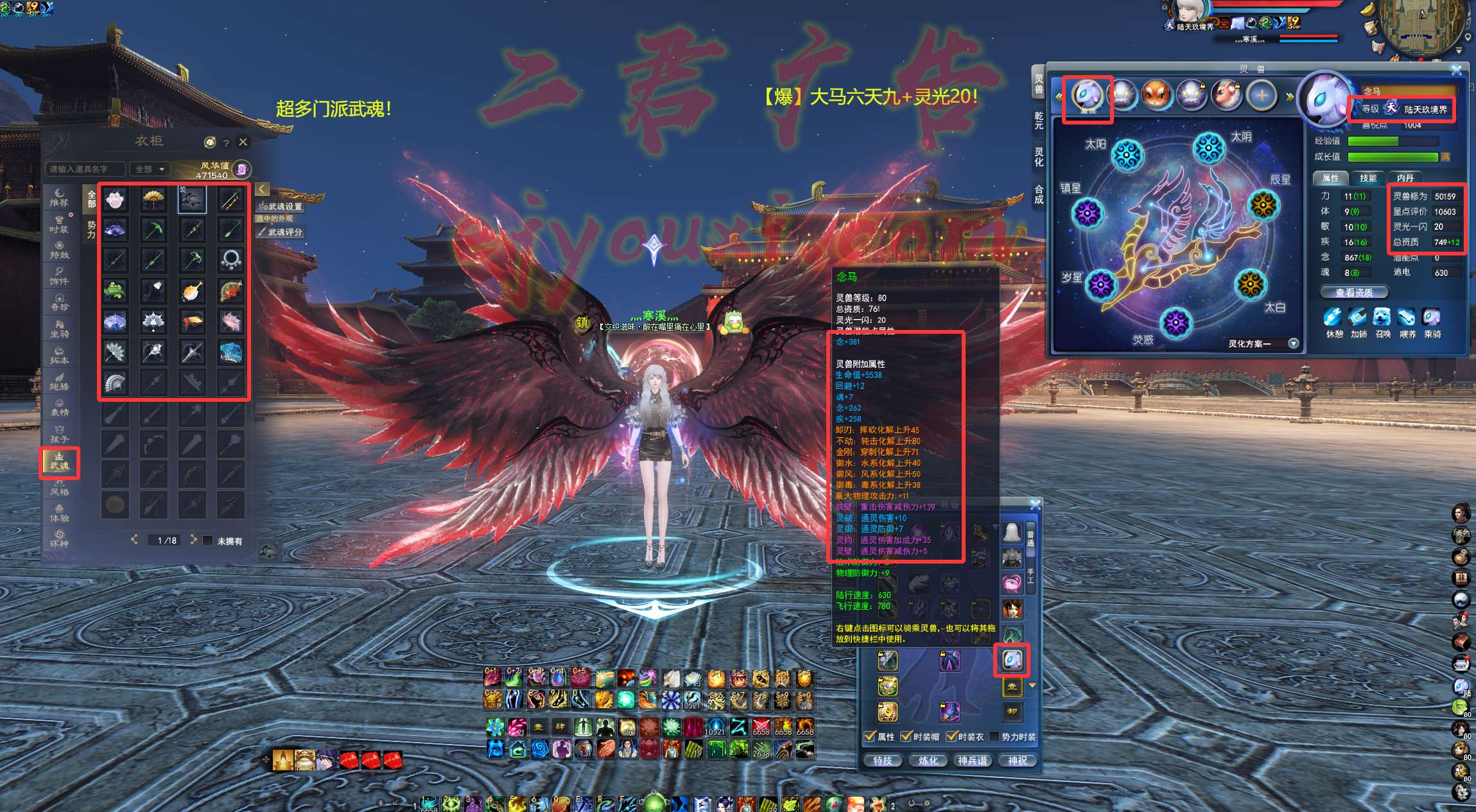
Task: Click the 查看资质 button
Action: (x=1353, y=292)
